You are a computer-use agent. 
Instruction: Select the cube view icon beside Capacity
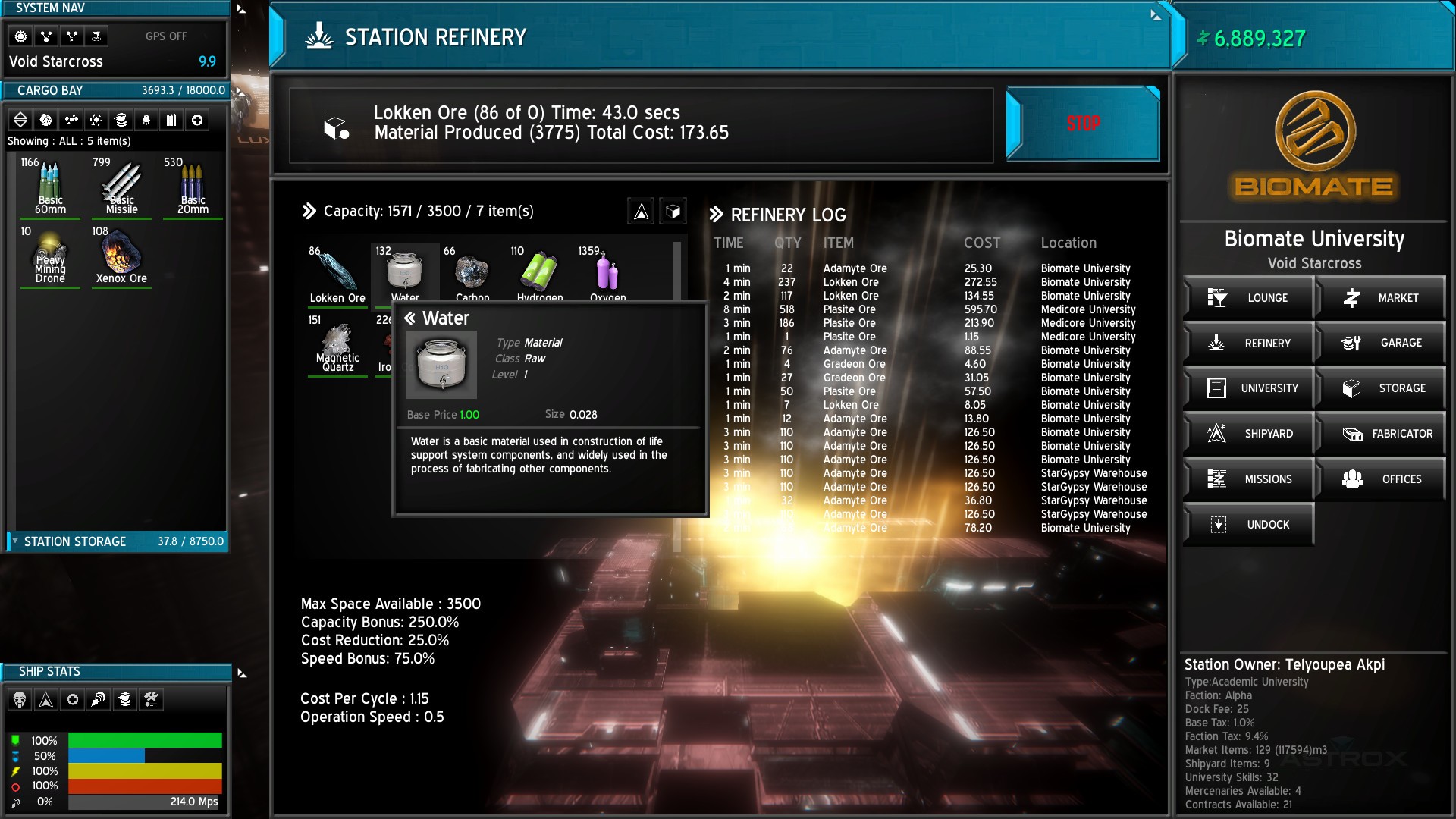pos(672,212)
